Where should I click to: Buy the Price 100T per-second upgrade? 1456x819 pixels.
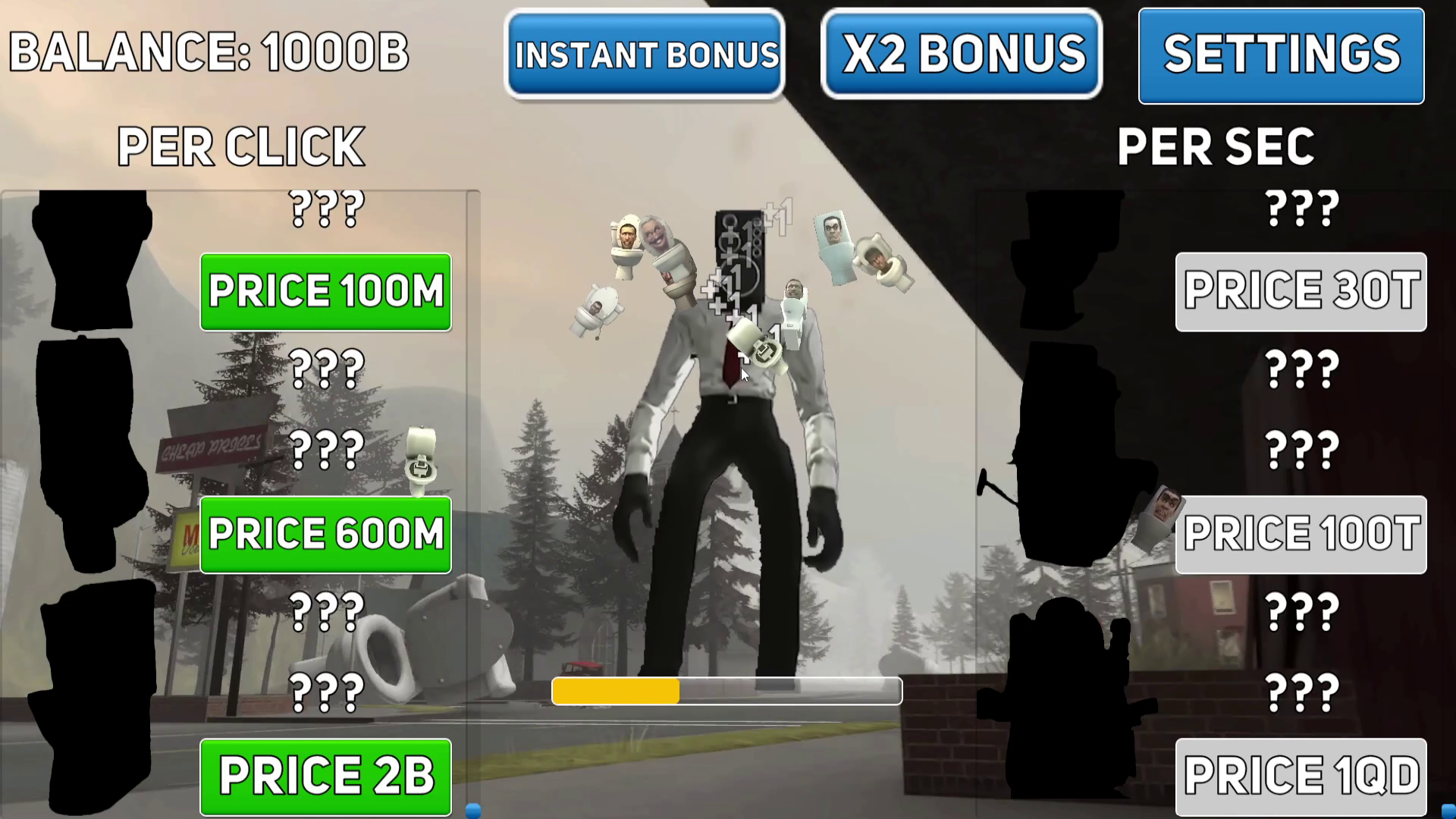click(1301, 534)
